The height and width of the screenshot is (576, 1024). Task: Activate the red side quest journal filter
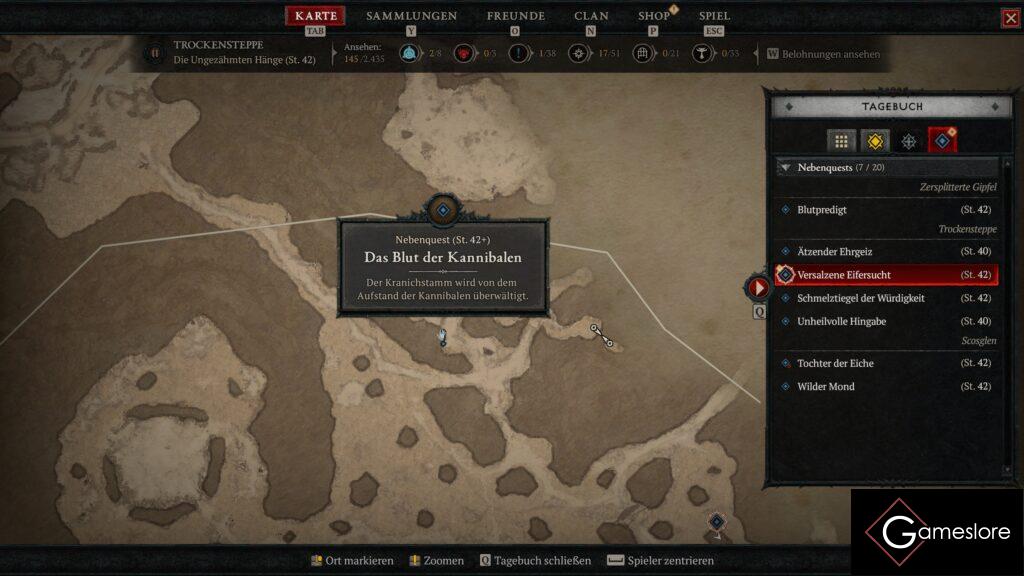pos(942,141)
